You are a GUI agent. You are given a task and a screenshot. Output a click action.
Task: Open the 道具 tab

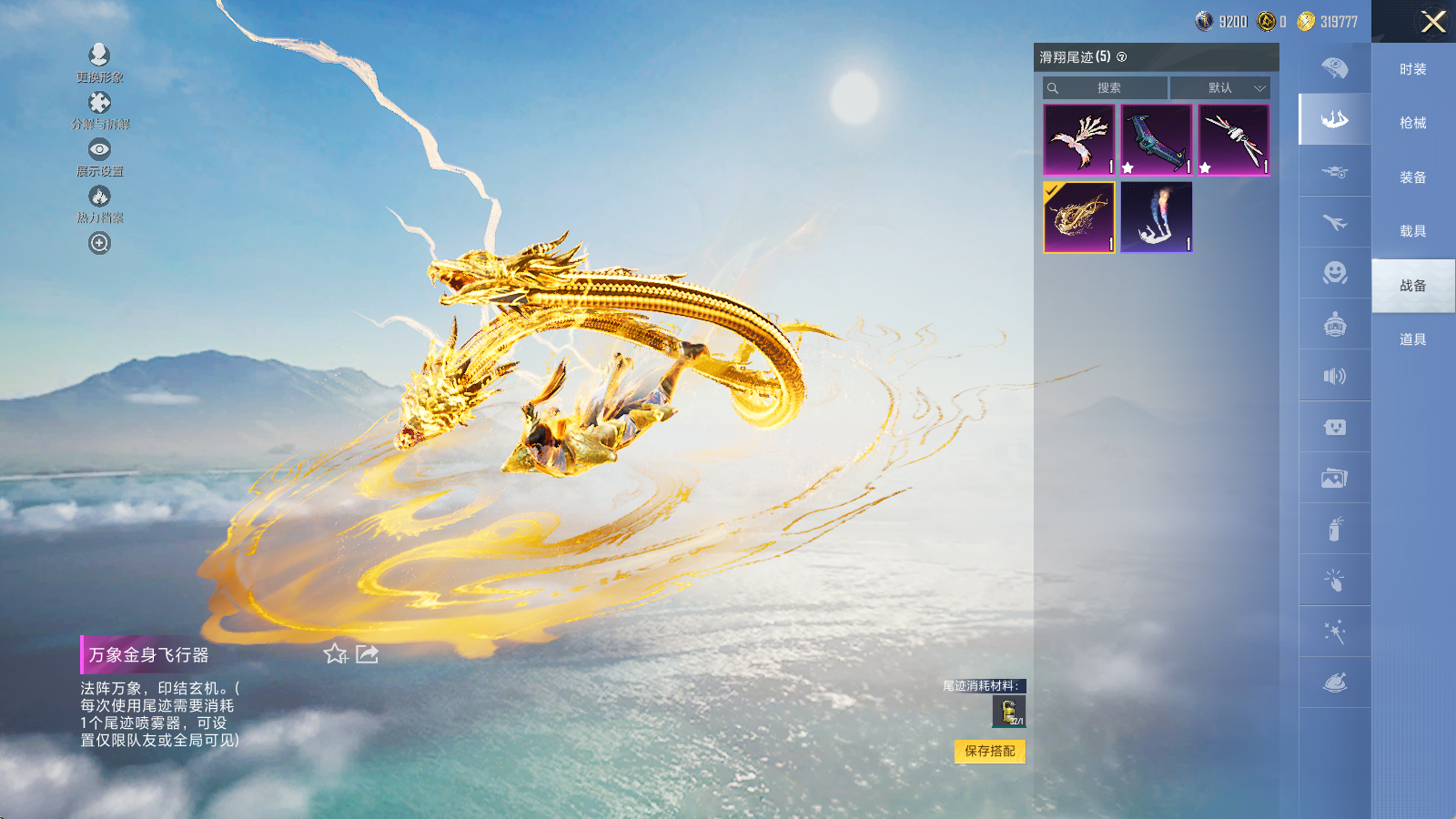(x=1412, y=339)
